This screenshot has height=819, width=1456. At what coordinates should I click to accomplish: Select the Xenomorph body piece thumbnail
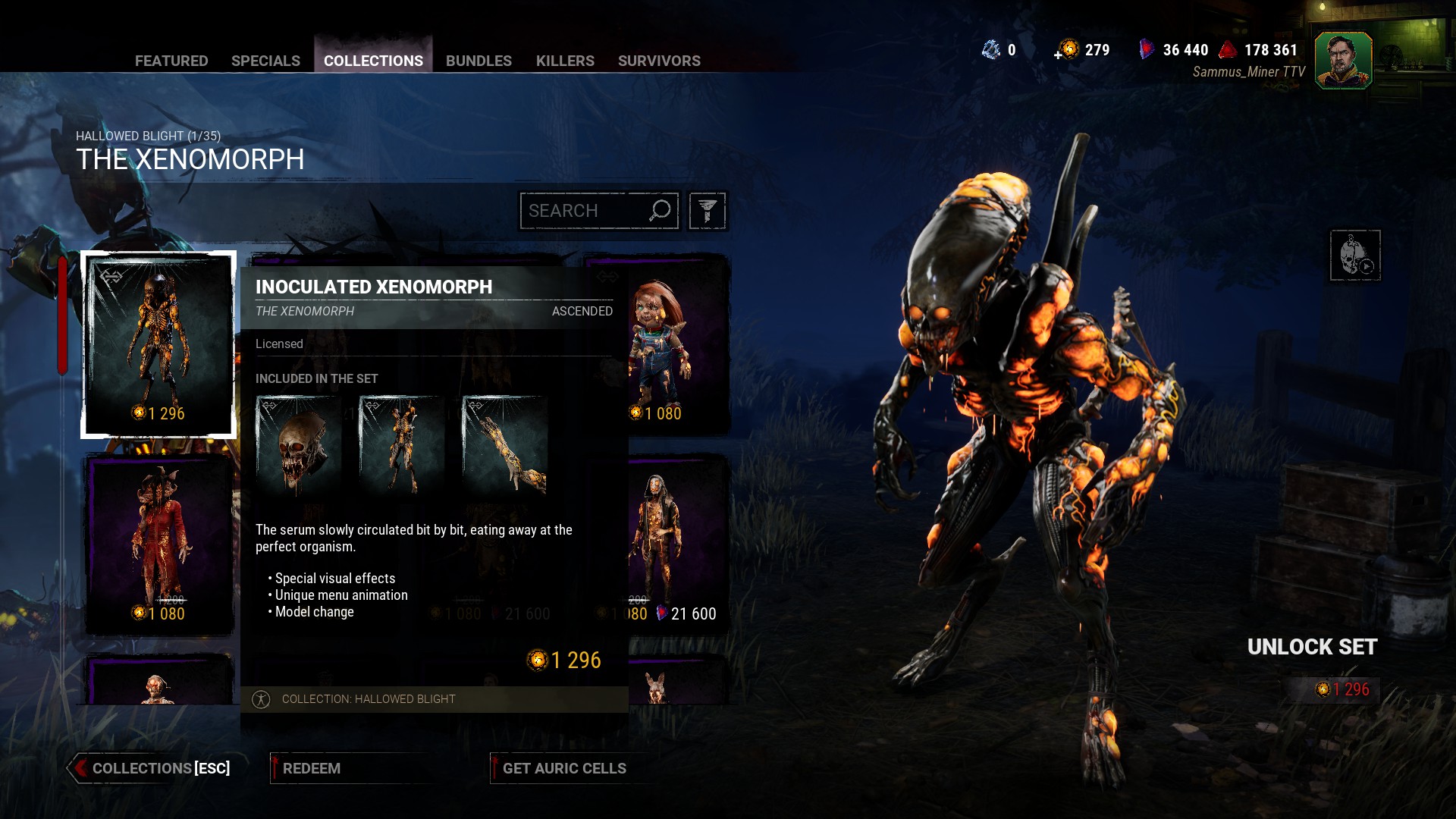(402, 445)
